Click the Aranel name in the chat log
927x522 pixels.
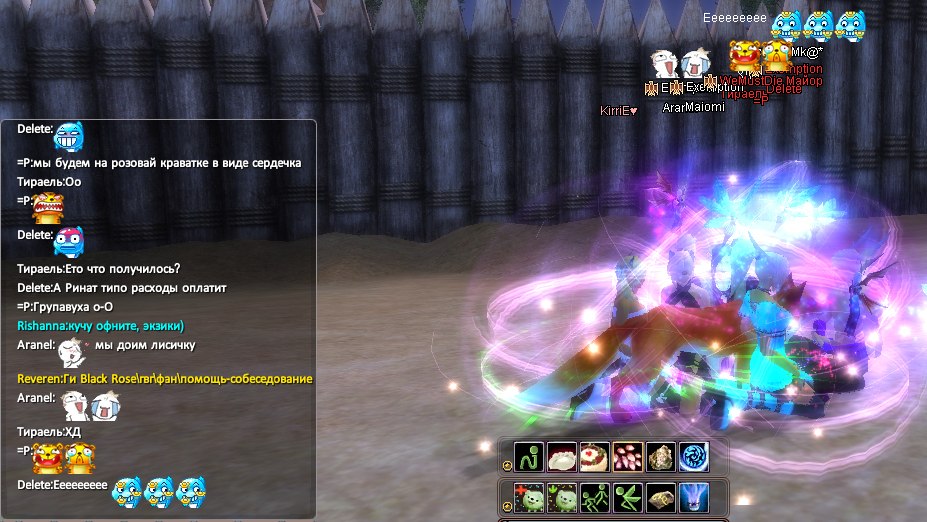tap(36, 346)
